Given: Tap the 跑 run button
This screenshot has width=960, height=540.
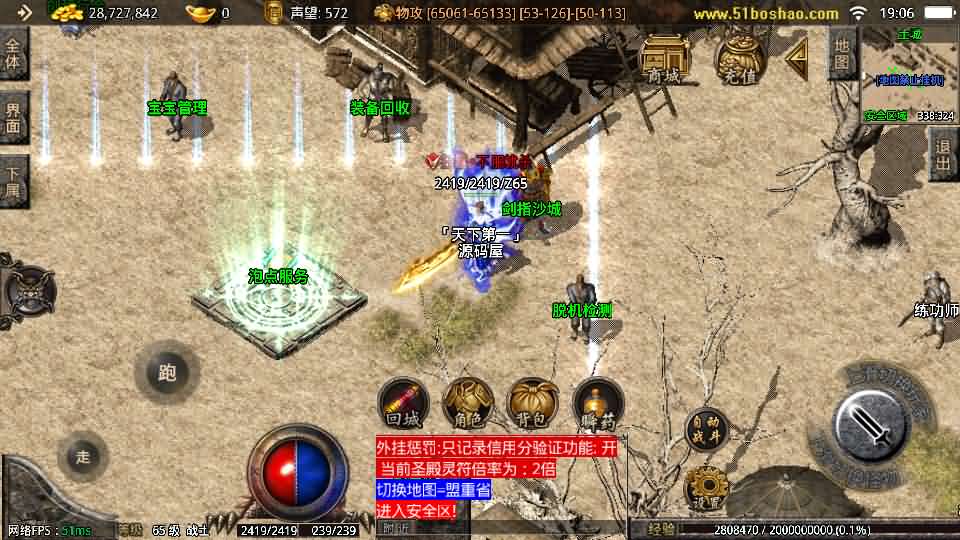Looking at the screenshot, I should pyautogui.click(x=167, y=373).
